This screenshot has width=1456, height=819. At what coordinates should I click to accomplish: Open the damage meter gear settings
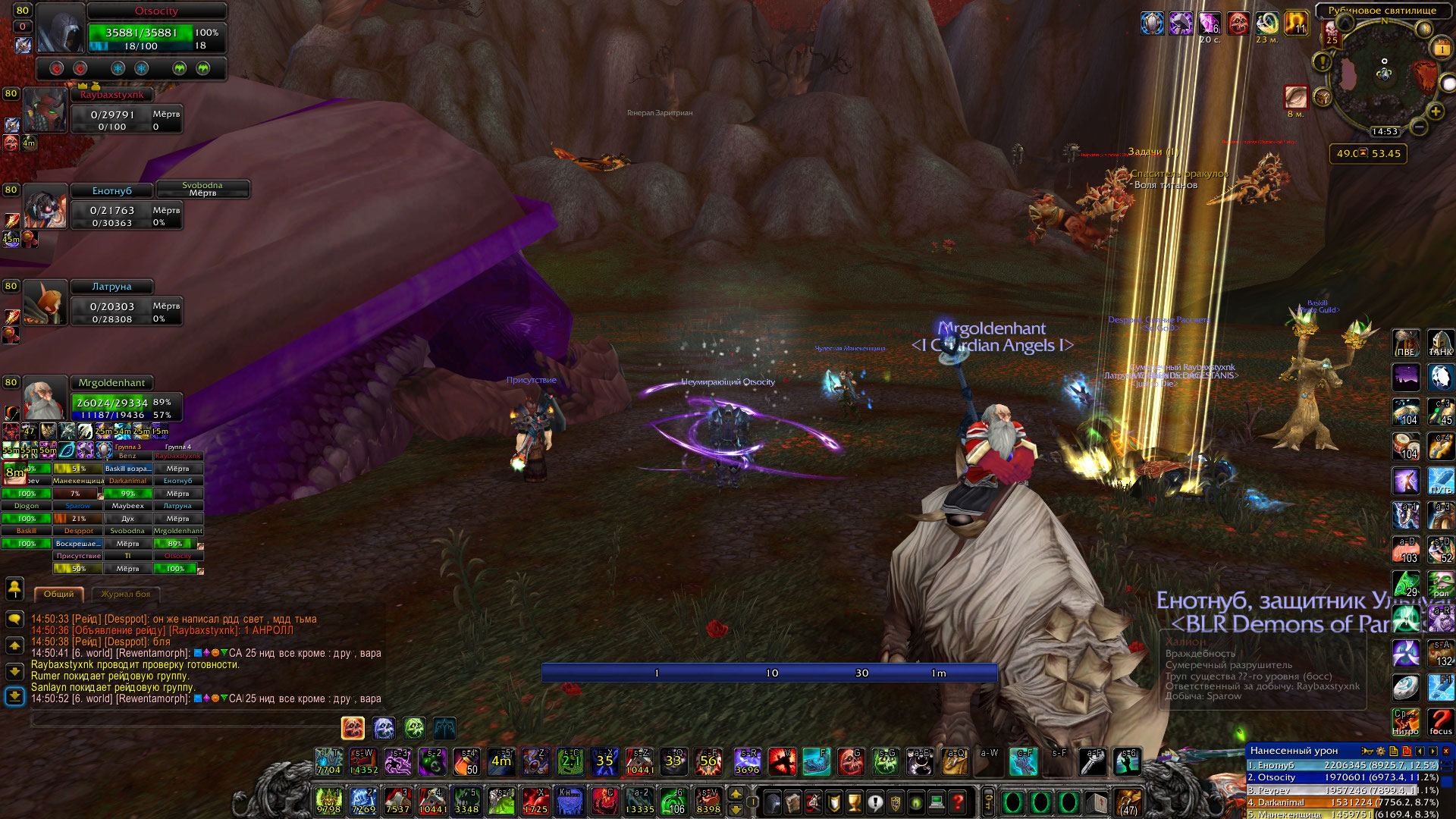coord(1381,751)
